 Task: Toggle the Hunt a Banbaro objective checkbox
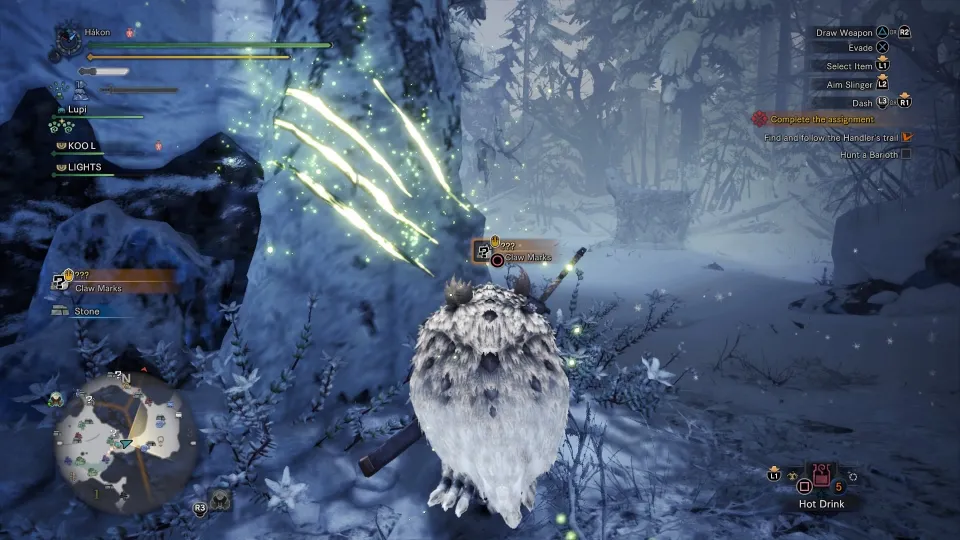tap(906, 155)
